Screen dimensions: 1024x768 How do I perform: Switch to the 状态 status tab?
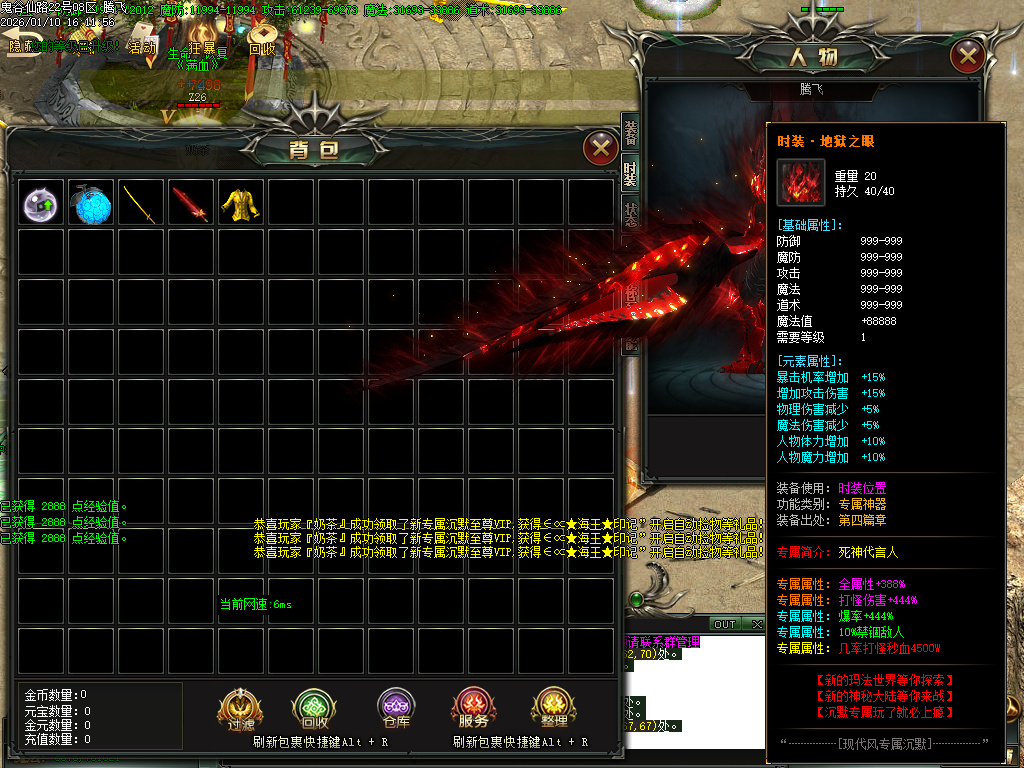click(x=630, y=218)
